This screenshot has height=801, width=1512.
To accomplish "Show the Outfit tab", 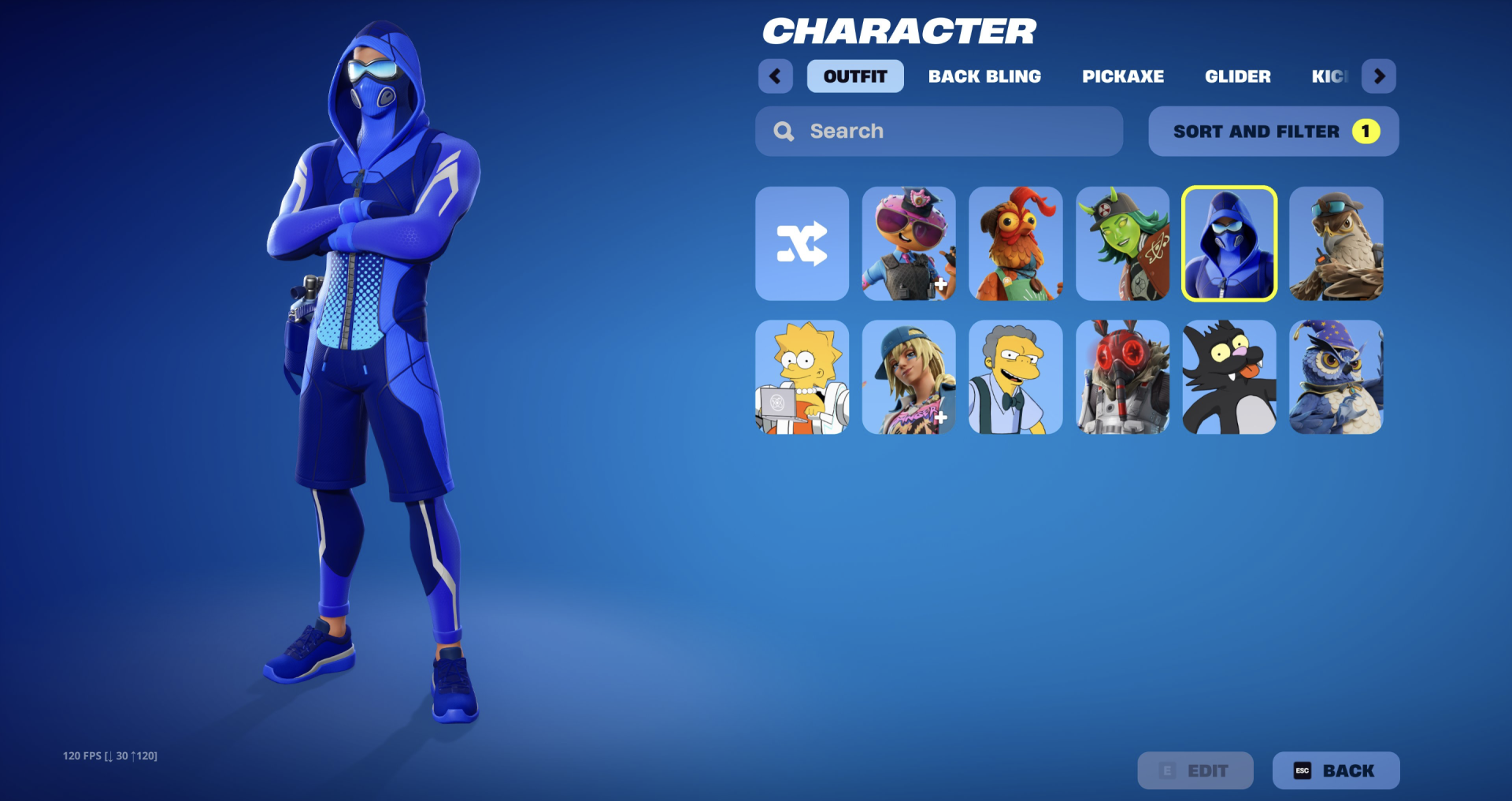I will (x=855, y=76).
